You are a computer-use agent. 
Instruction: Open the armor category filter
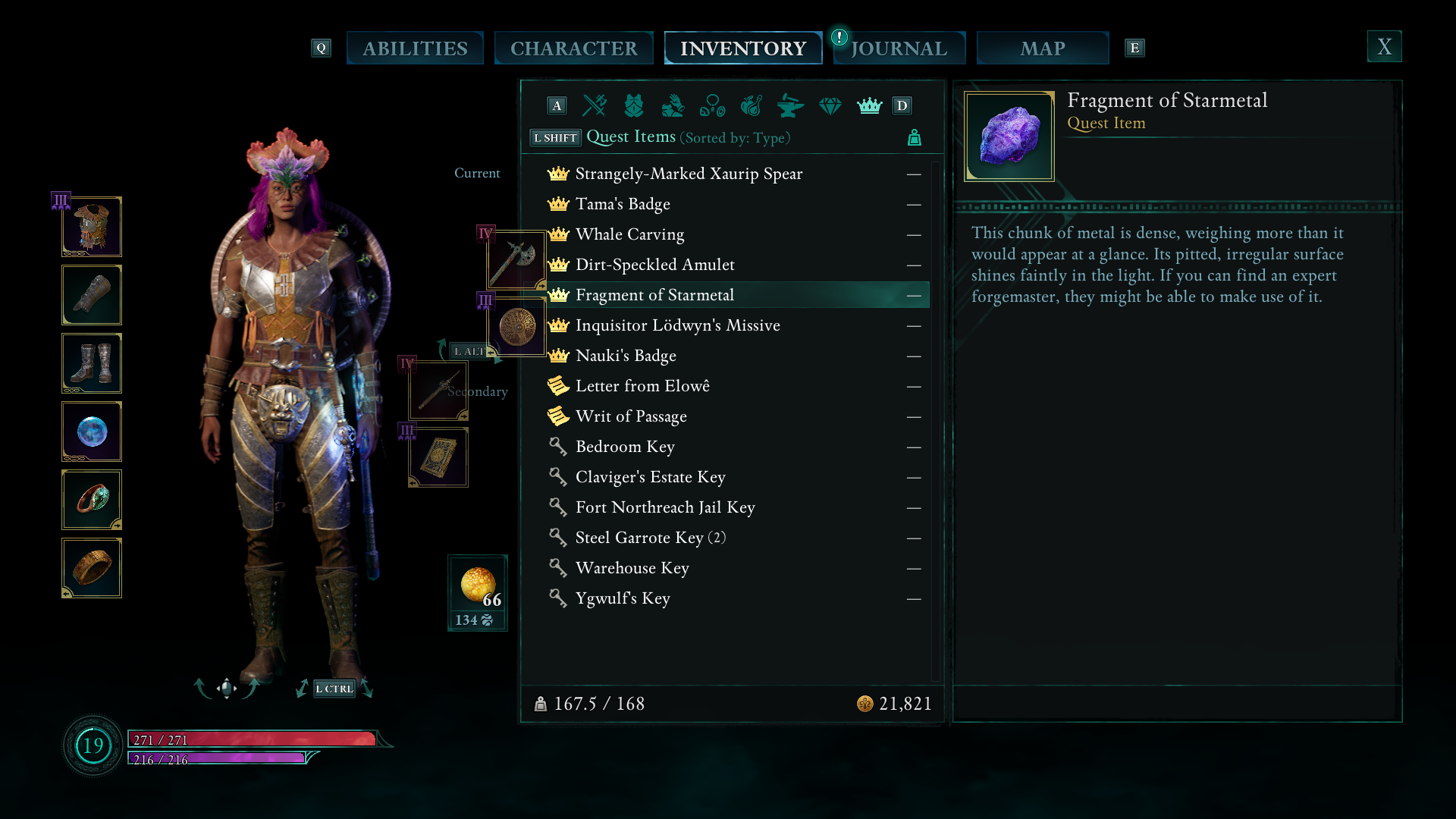click(634, 106)
